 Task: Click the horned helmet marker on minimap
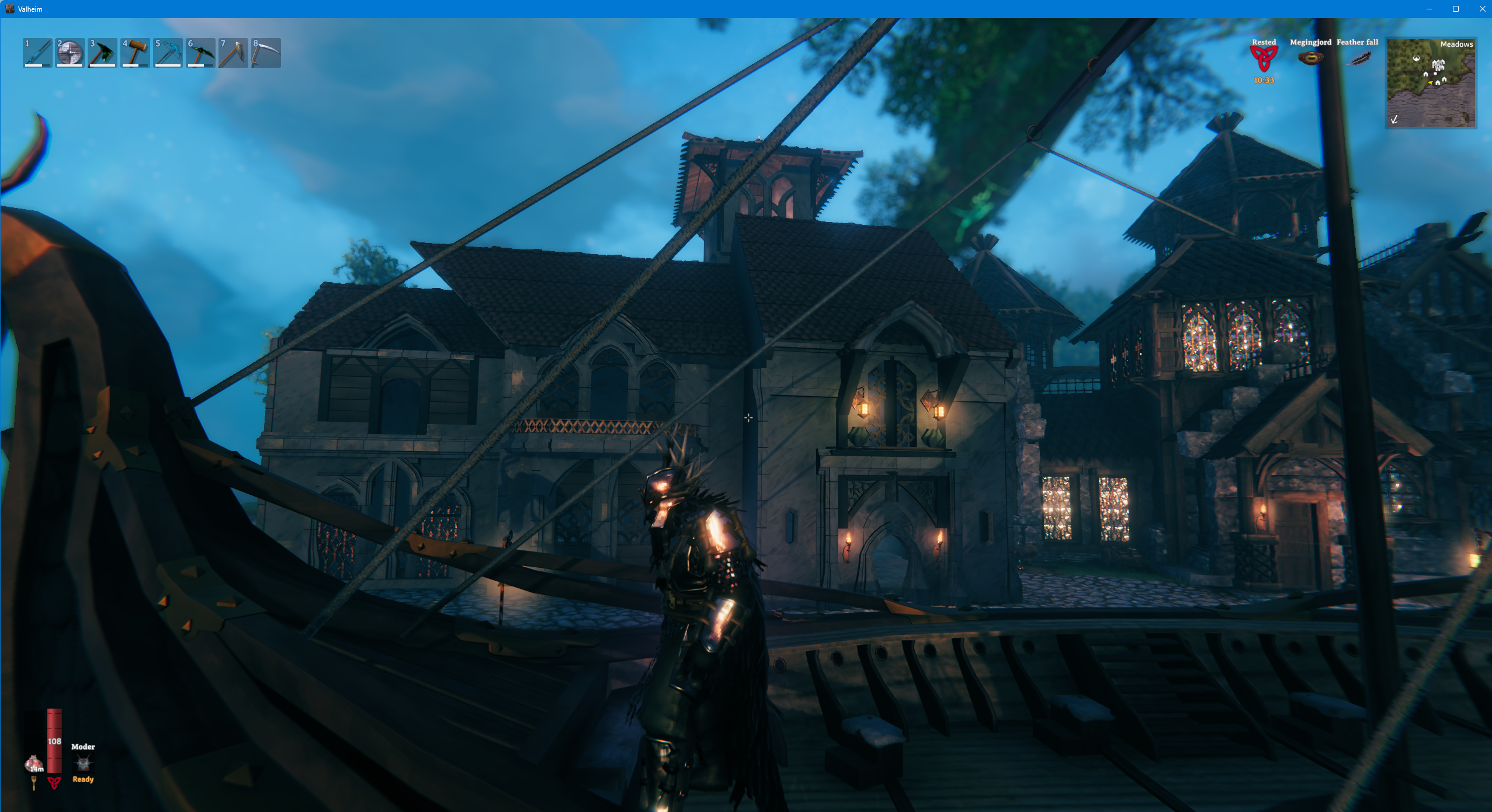click(1416, 58)
